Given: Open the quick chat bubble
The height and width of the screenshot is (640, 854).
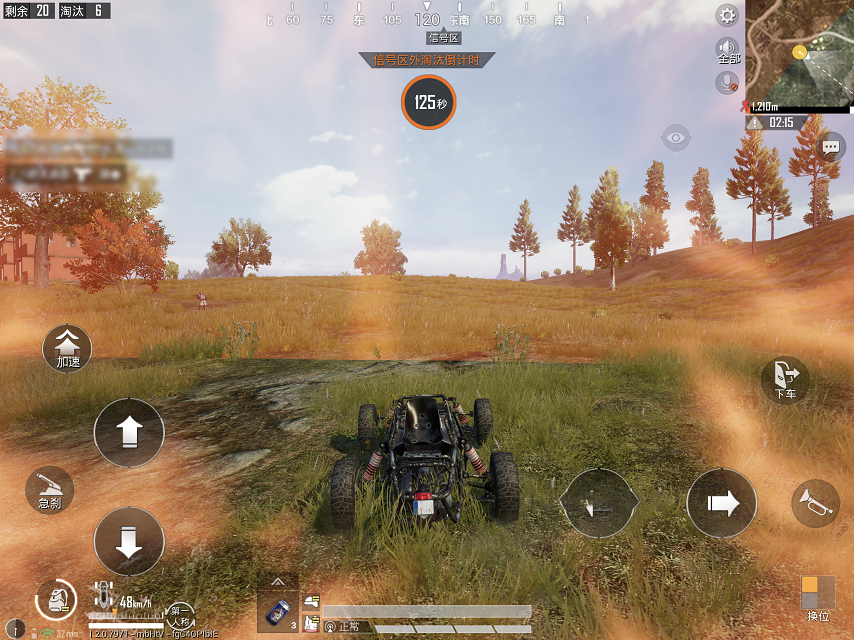Looking at the screenshot, I should [830, 148].
